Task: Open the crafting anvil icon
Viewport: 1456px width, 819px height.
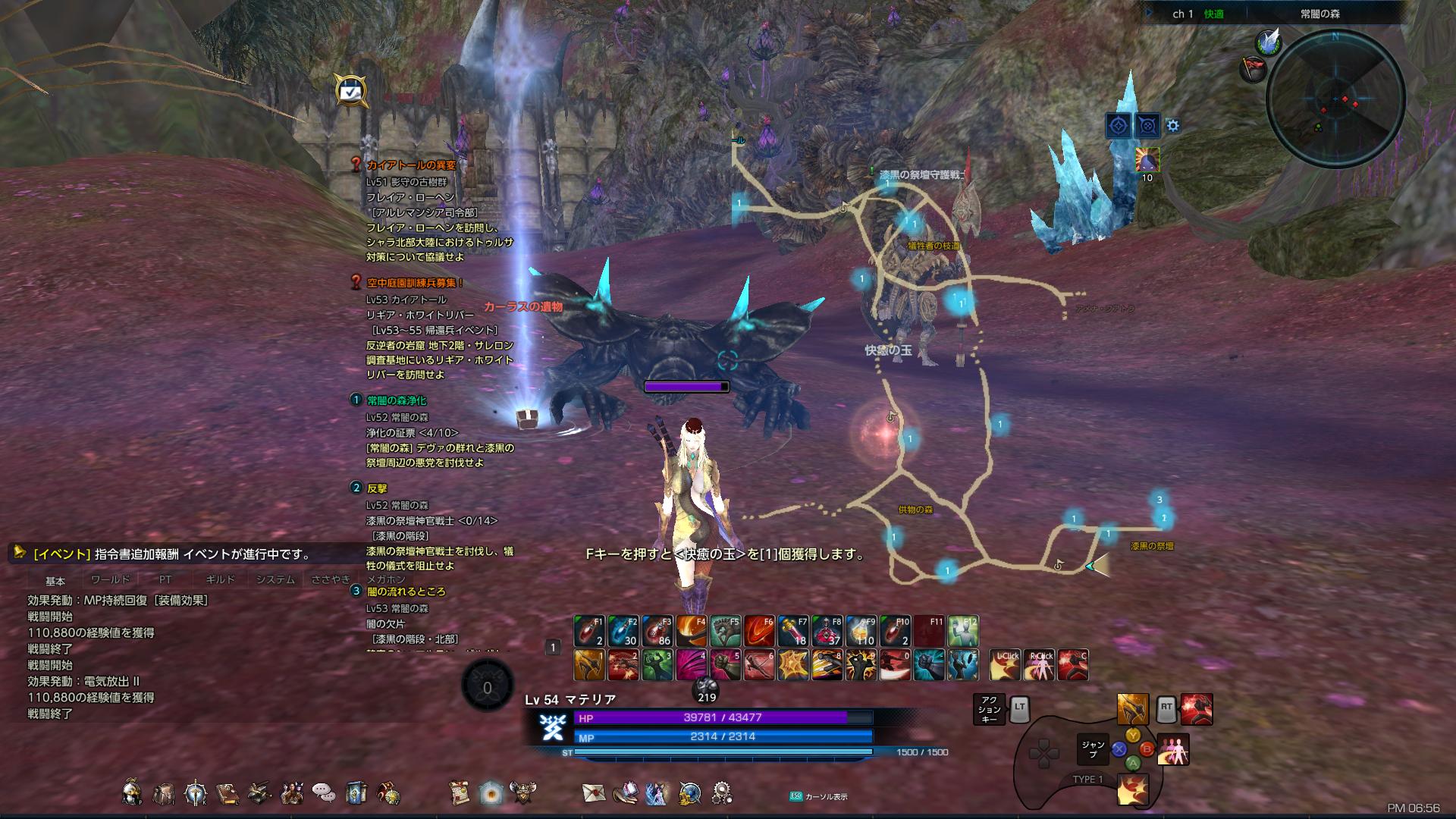Action: click(x=259, y=792)
